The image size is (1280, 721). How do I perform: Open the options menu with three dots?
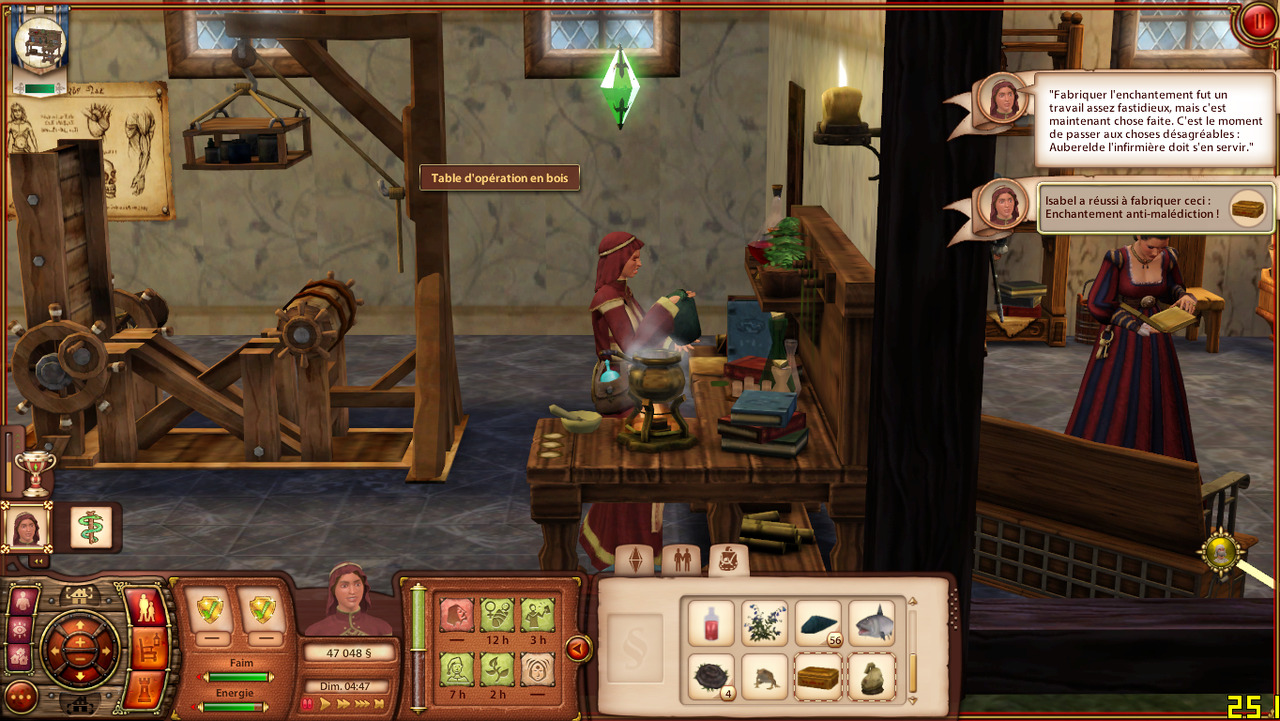click(21, 696)
